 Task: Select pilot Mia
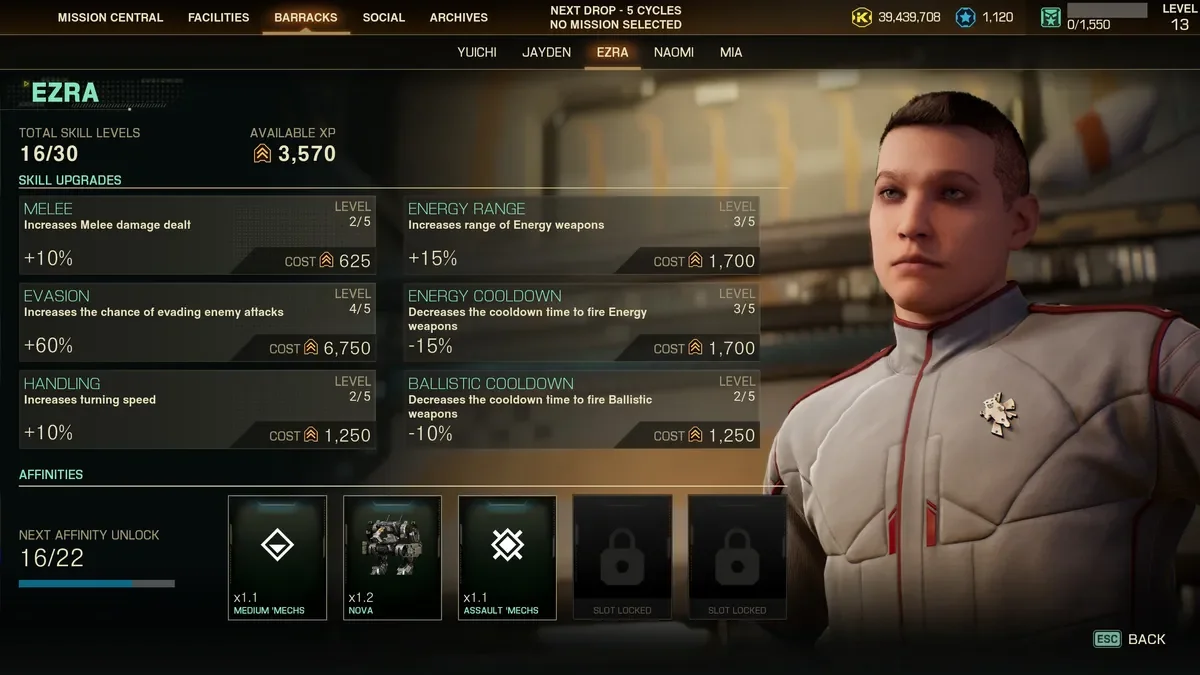731,52
